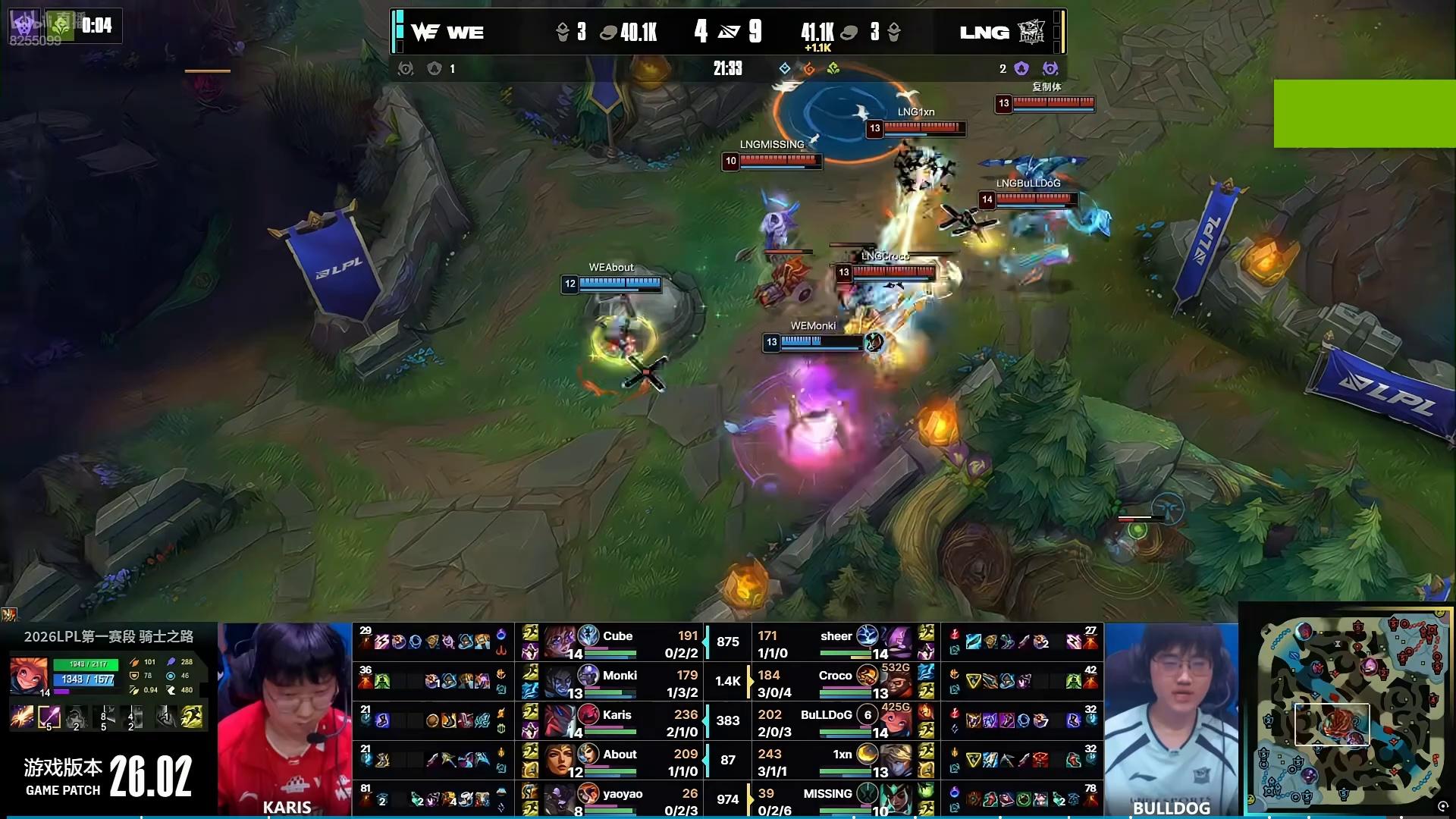This screenshot has width=1456, height=819.
Task: Select Cube's row on the scoreboard
Action: pos(618,642)
